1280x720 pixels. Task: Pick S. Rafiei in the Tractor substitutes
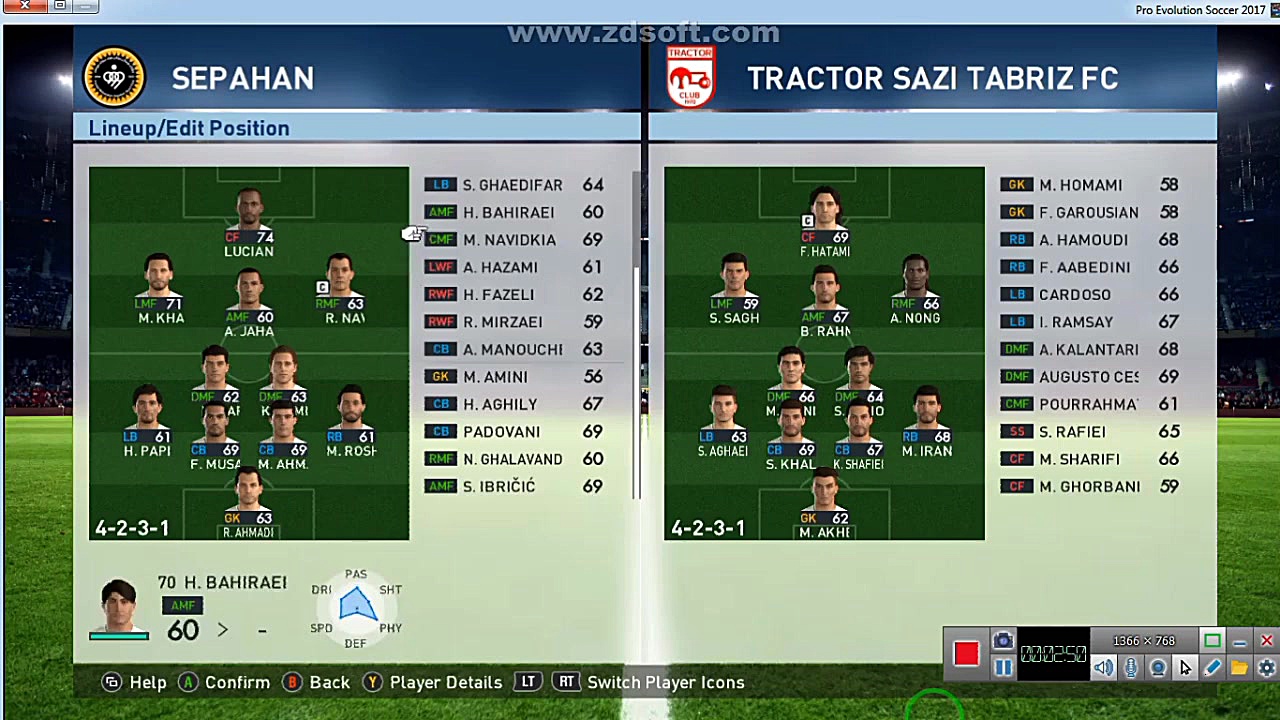[1072, 432]
